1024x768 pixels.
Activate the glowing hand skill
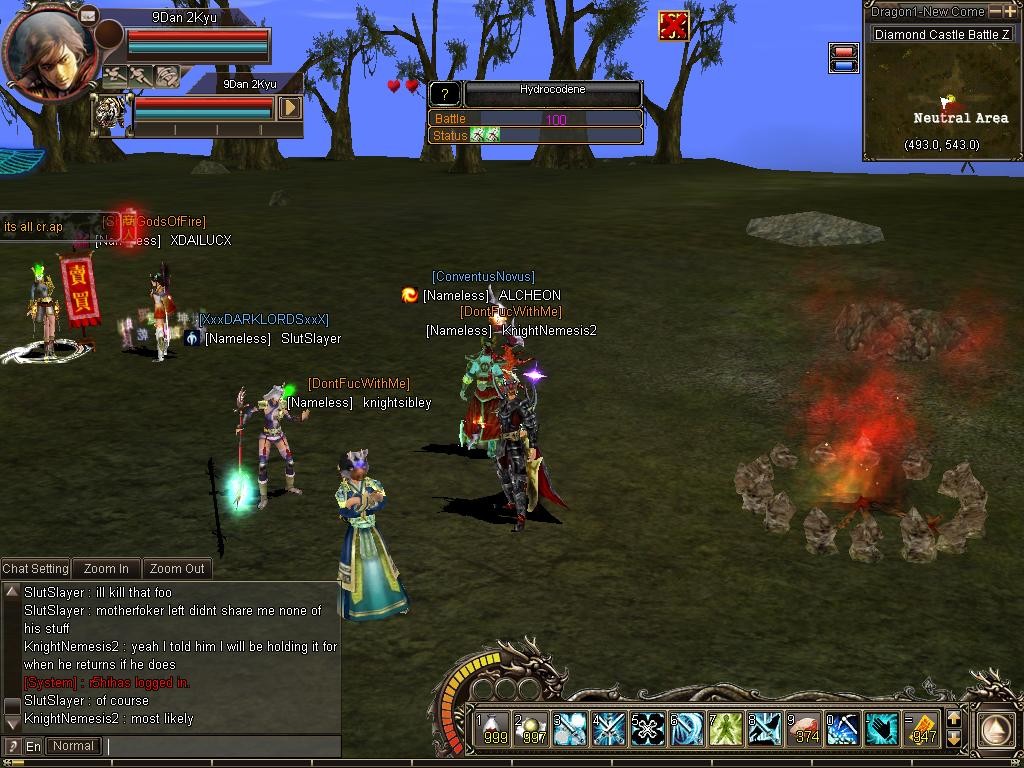[882, 728]
